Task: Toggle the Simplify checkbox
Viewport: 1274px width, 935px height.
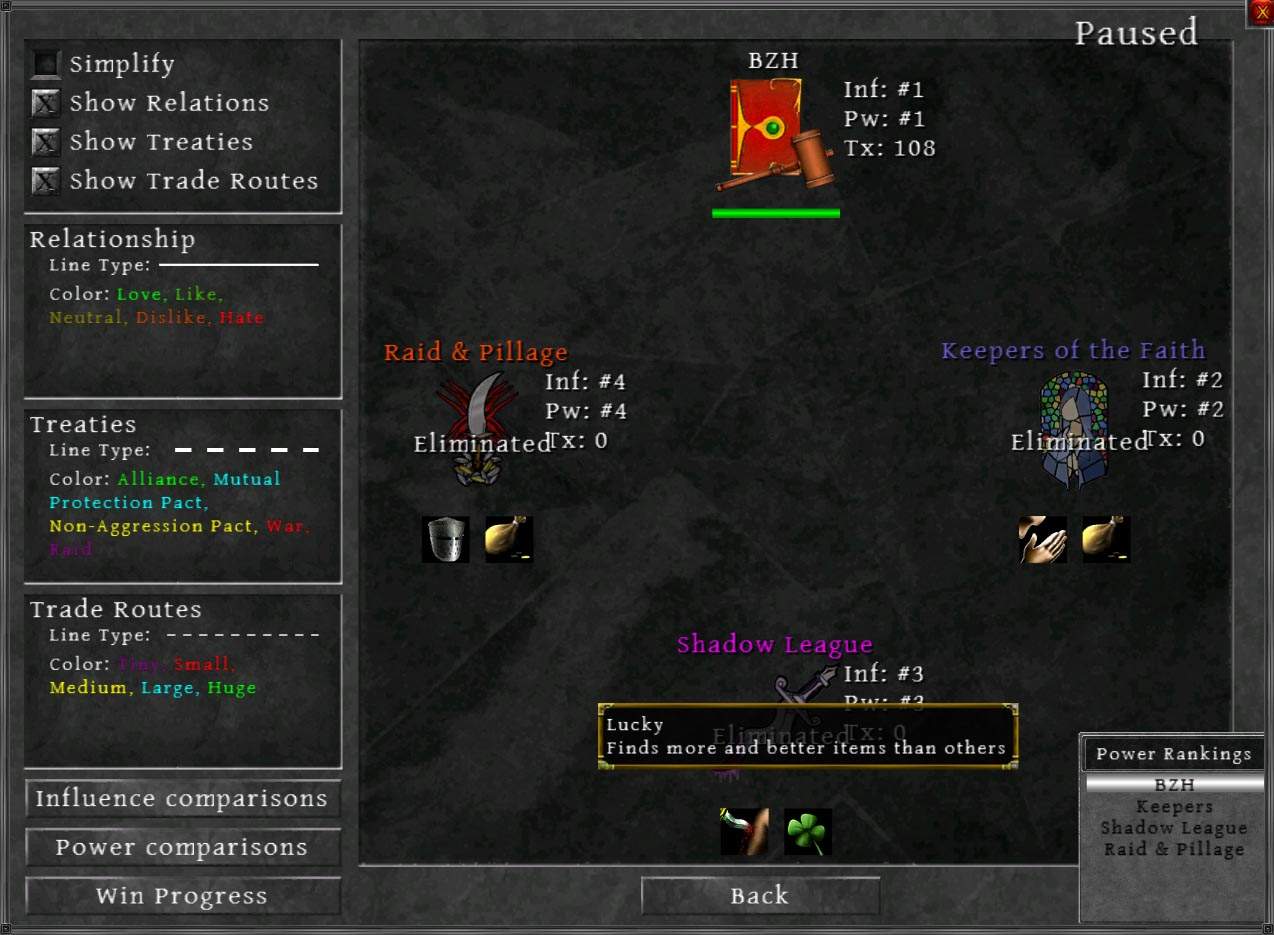Action: tap(46, 65)
